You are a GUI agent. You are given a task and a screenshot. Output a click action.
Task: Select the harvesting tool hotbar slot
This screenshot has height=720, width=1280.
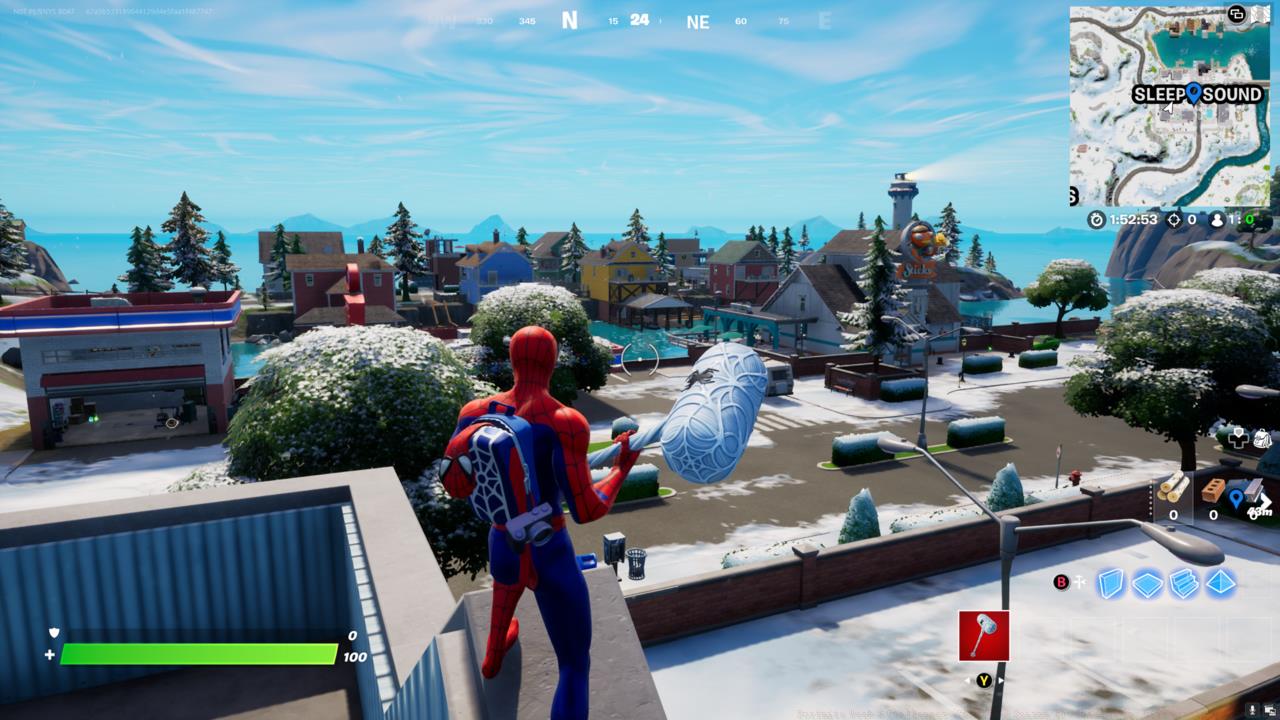click(984, 635)
